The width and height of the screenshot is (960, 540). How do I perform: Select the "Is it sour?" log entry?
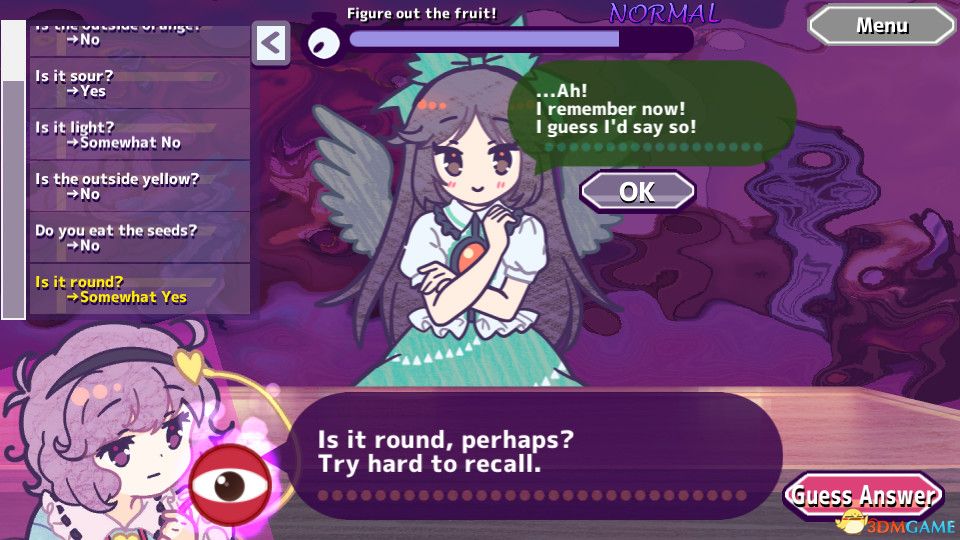point(139,83)
